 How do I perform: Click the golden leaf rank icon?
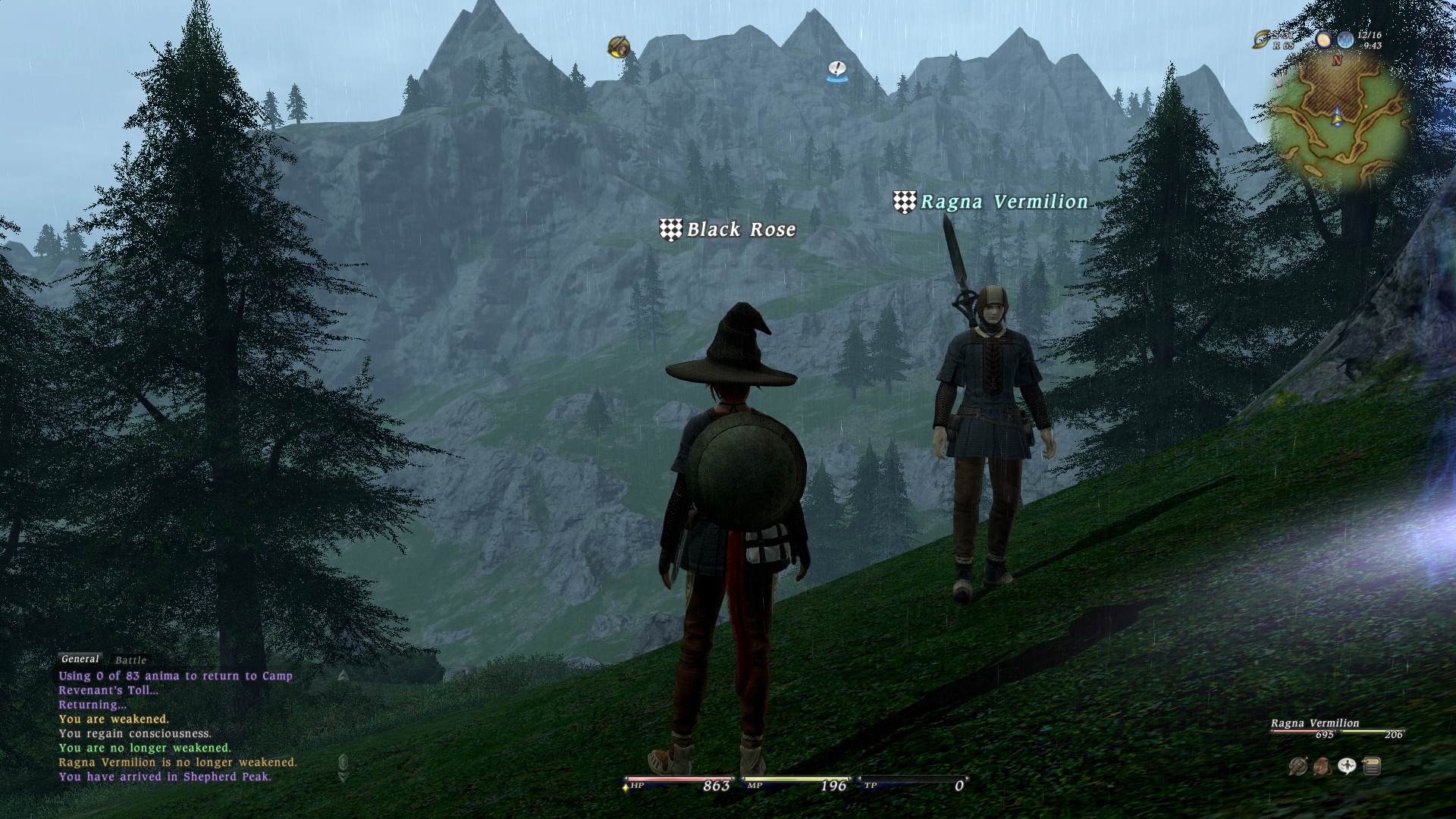[1262, 39]
